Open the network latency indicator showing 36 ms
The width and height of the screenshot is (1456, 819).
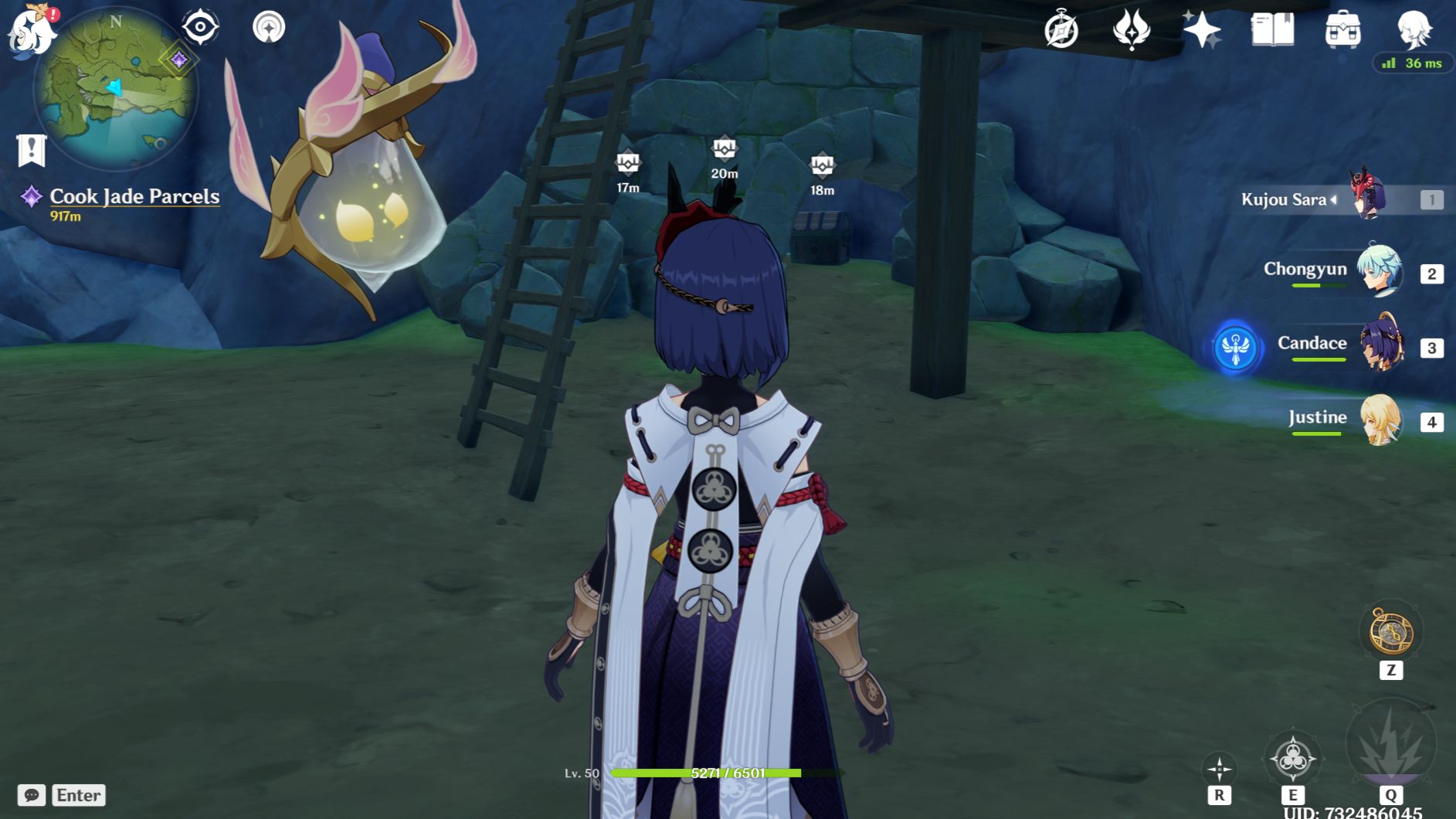(1410, 64)
